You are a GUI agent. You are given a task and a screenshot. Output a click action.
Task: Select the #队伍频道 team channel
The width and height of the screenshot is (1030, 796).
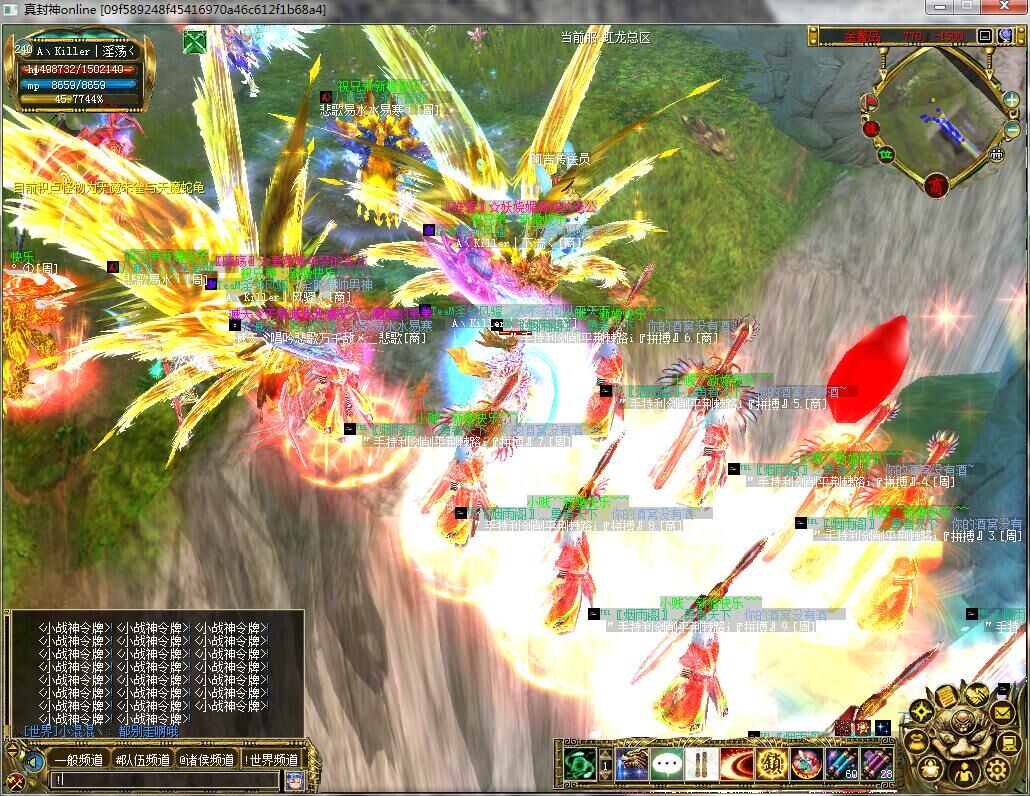[x=142, y=760]
